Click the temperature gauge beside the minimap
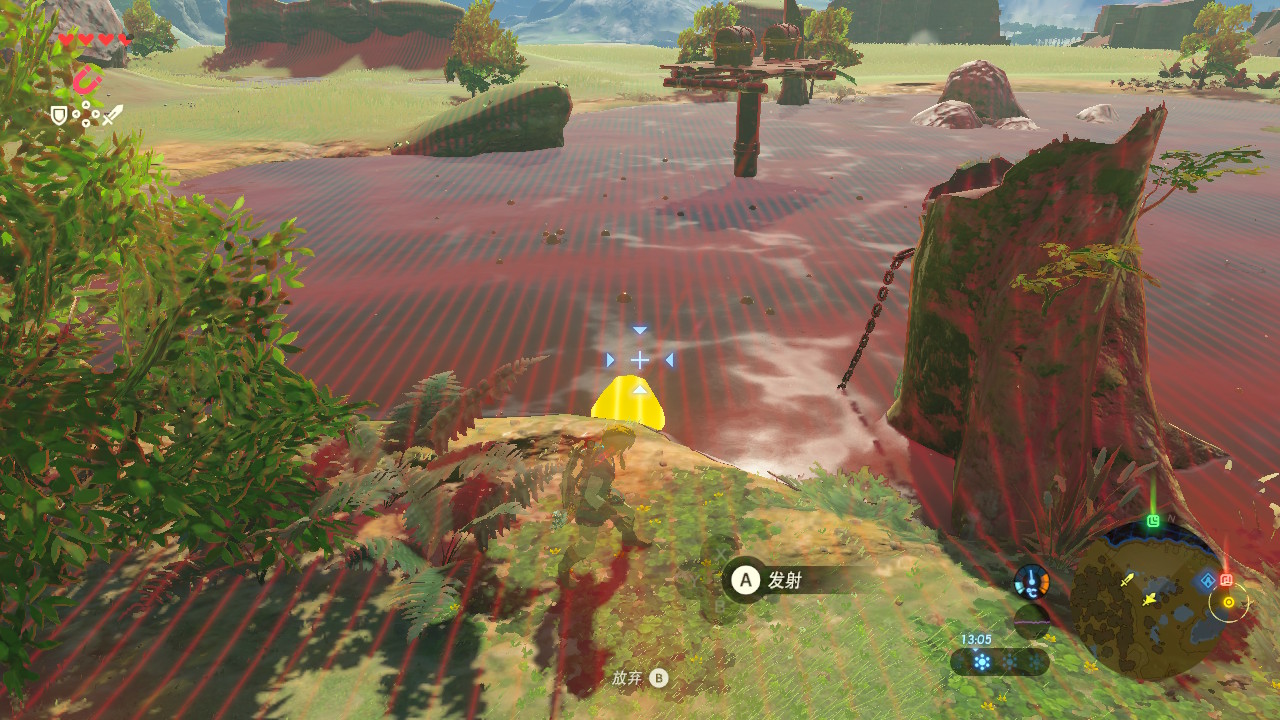This screenshot has height=720, width=1280. (x=1031, y=581)
